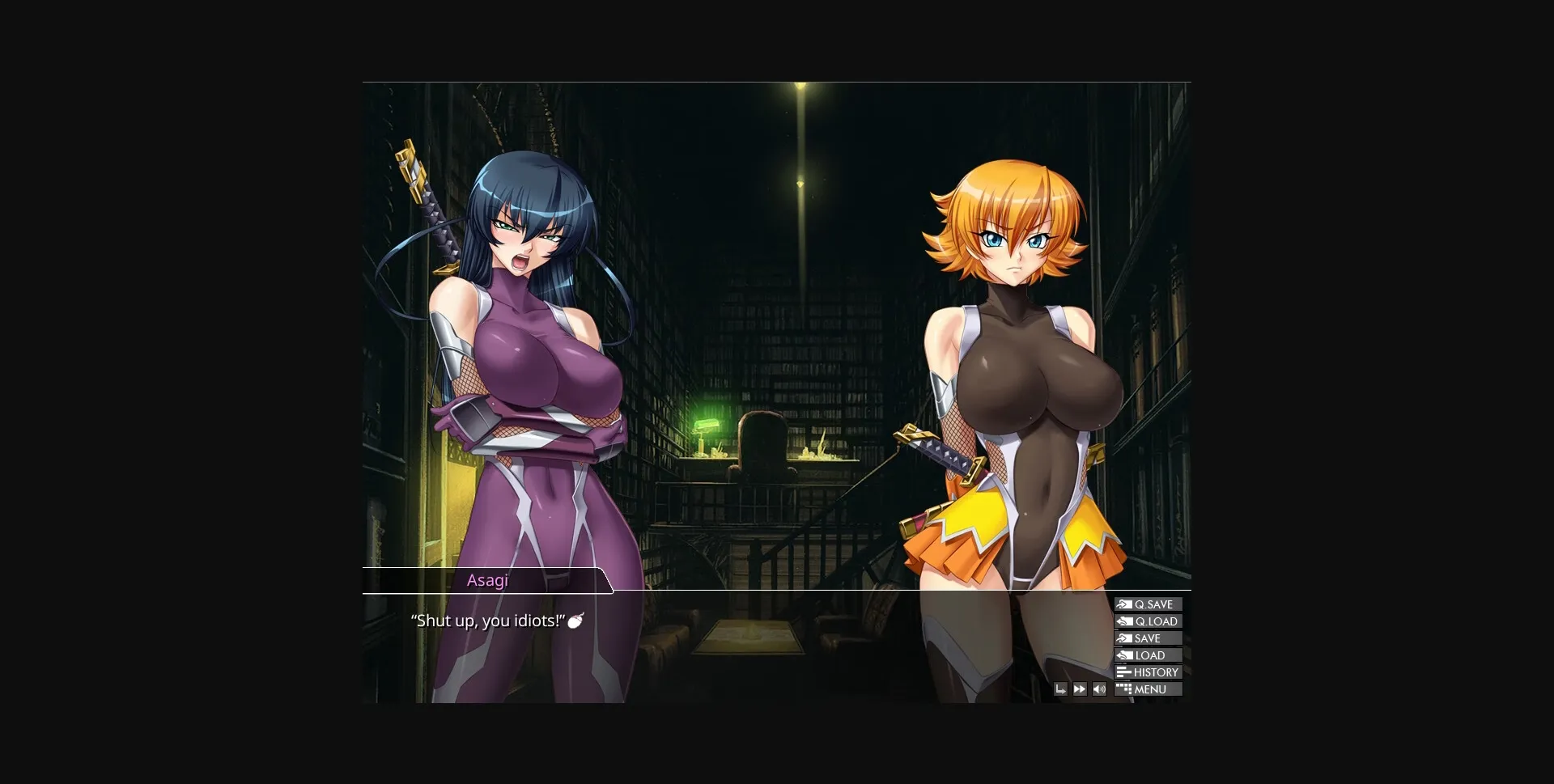Image resolution: width=1554 pixels, height=784 pixels.
Task: Click the fast-forward skip icon
Action: [1079, 689]
